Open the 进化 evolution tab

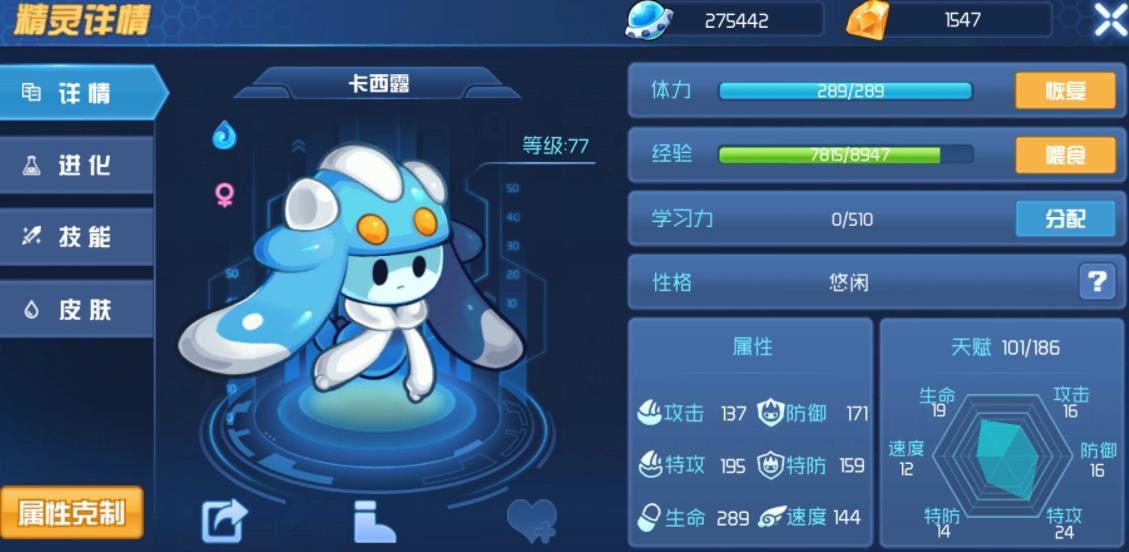coord(78,166)
